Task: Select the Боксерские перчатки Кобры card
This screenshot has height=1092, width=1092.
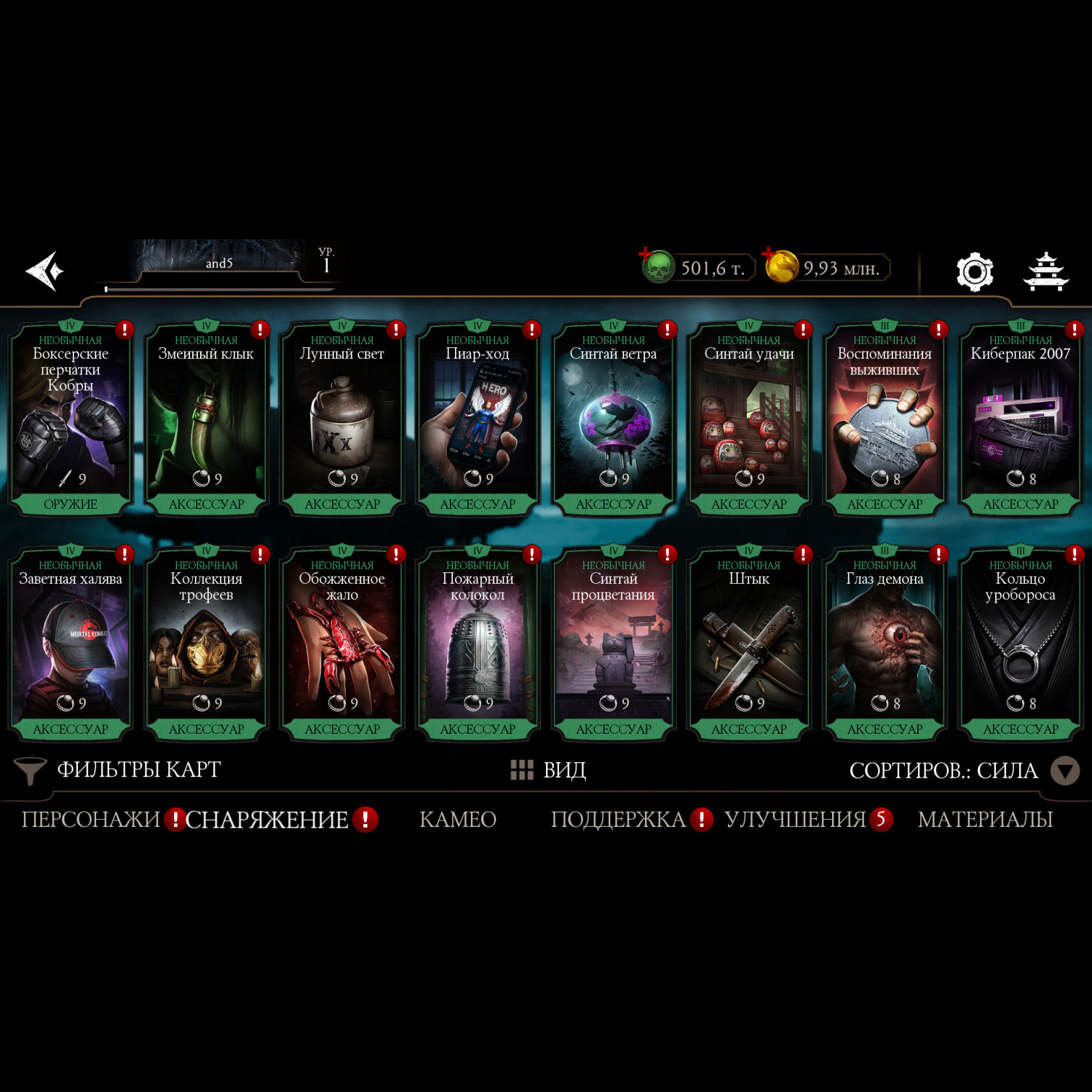Action: click(x=71, y=419)
